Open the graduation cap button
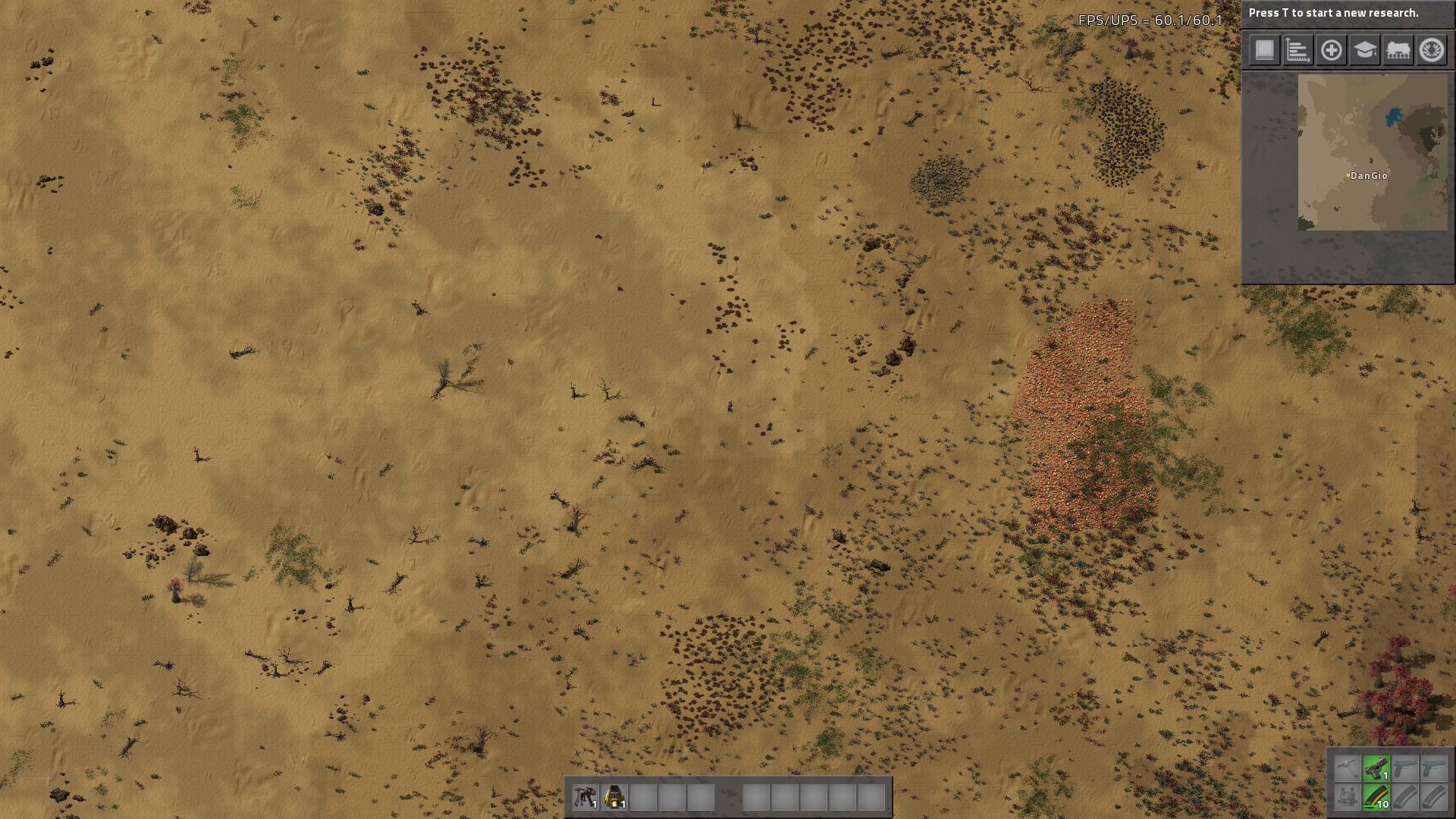This screenshot has width=1456, height=819. [x=1364, y=51]
